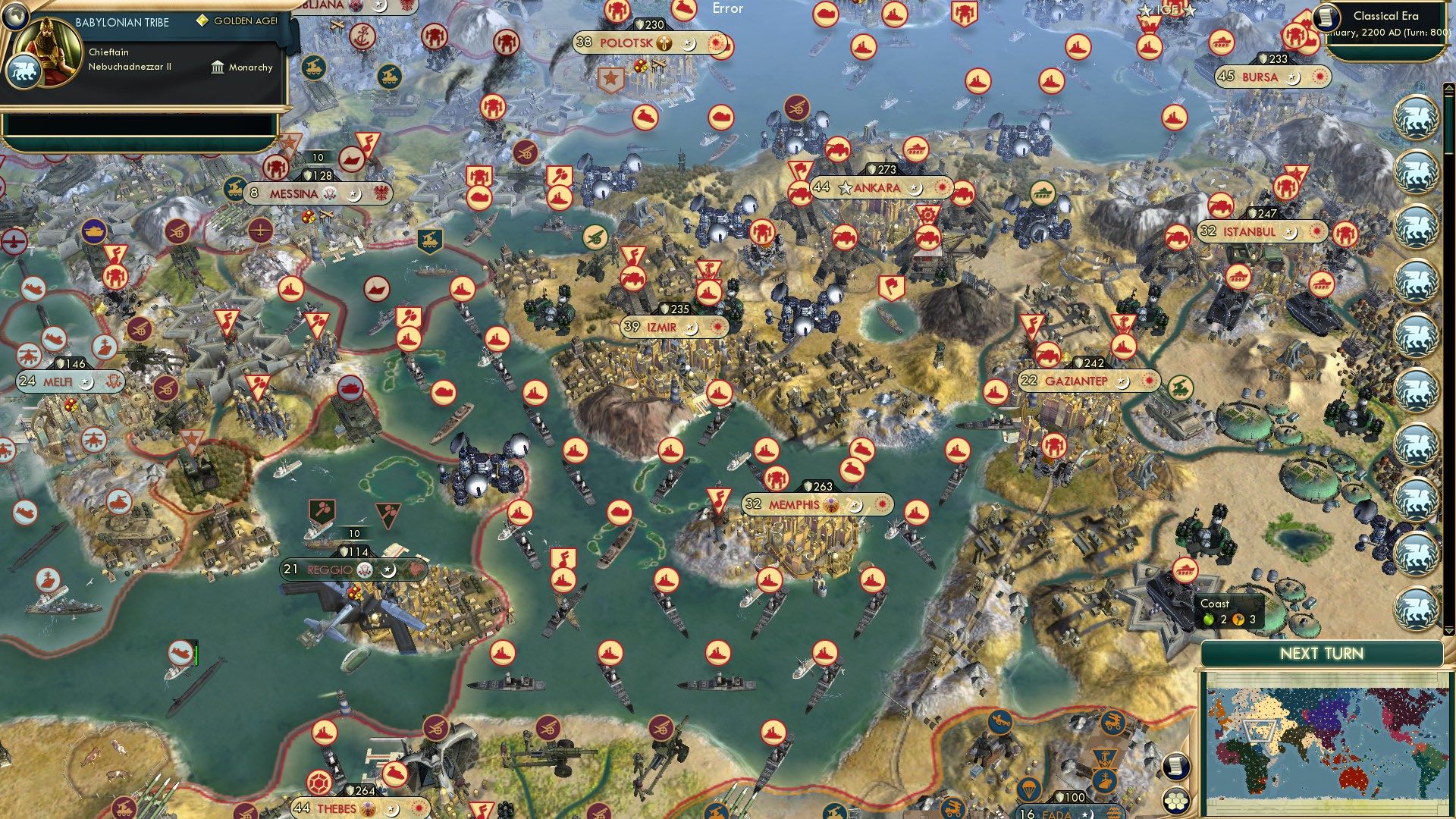
Task: Open the Memphis city screen from its banner
Action: [x=793, y=504]
